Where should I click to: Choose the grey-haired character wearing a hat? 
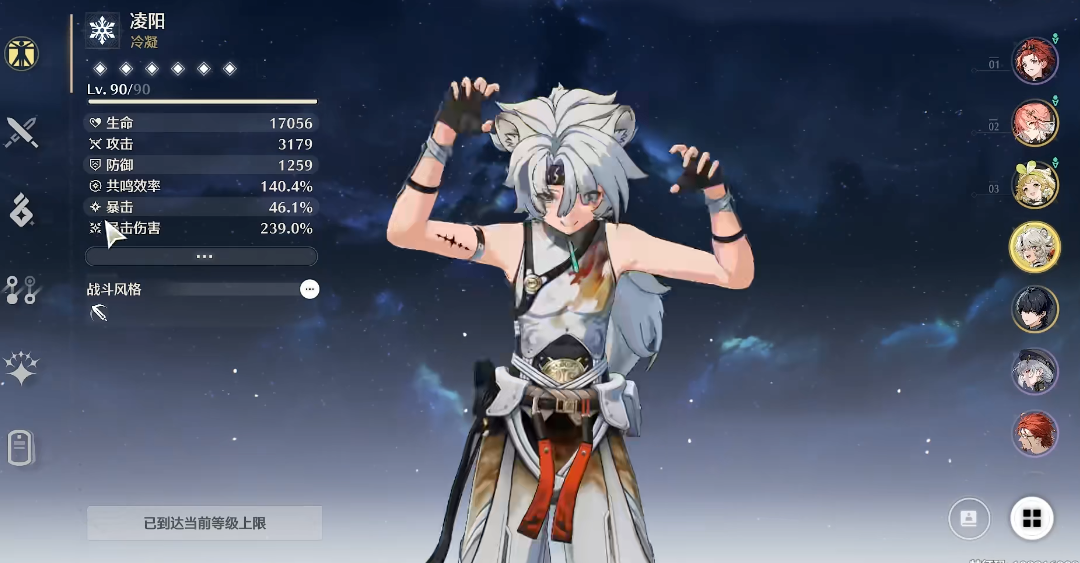(1034, 371)
